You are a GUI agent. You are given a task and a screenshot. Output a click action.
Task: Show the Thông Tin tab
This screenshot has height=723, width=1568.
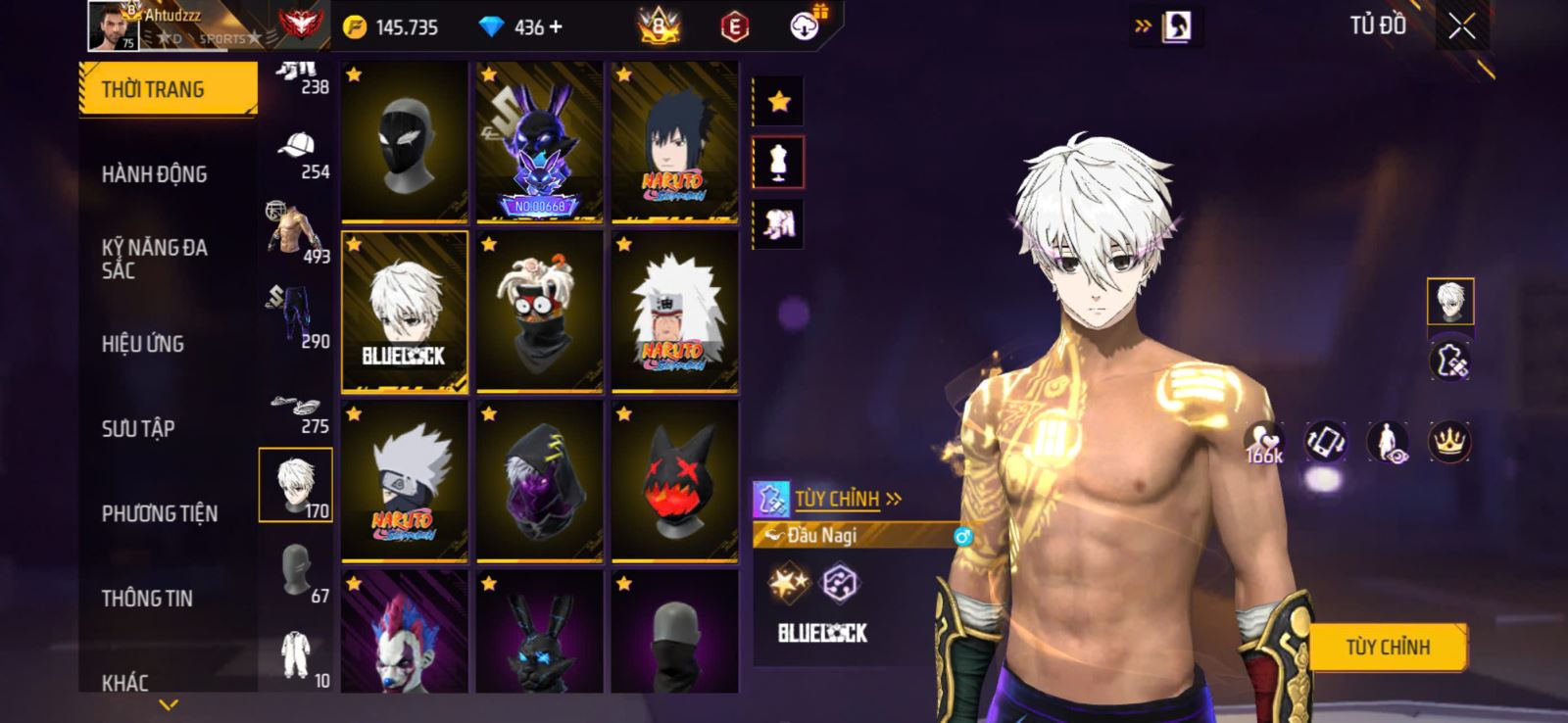pos(147,598)
